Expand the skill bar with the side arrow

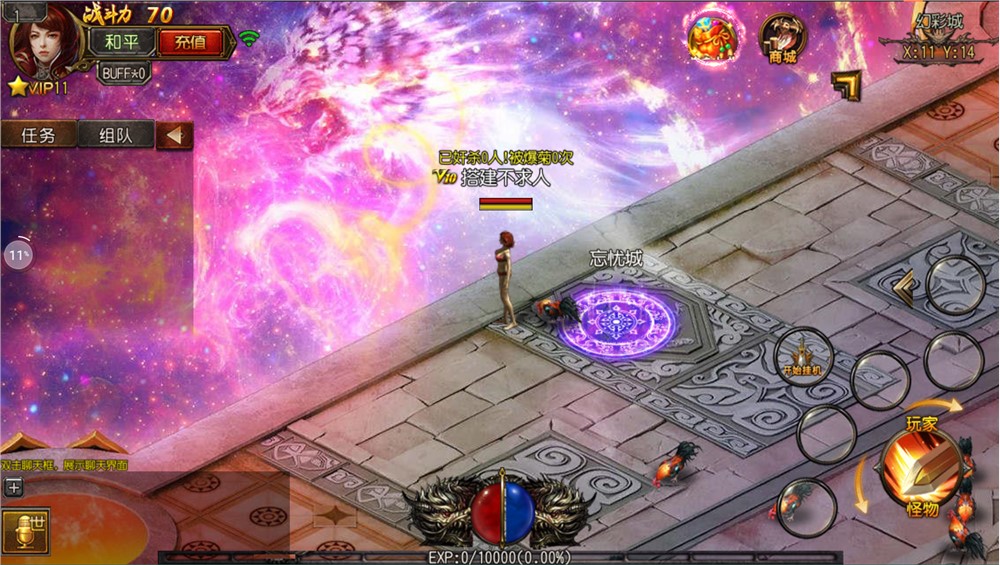point(903,288)
